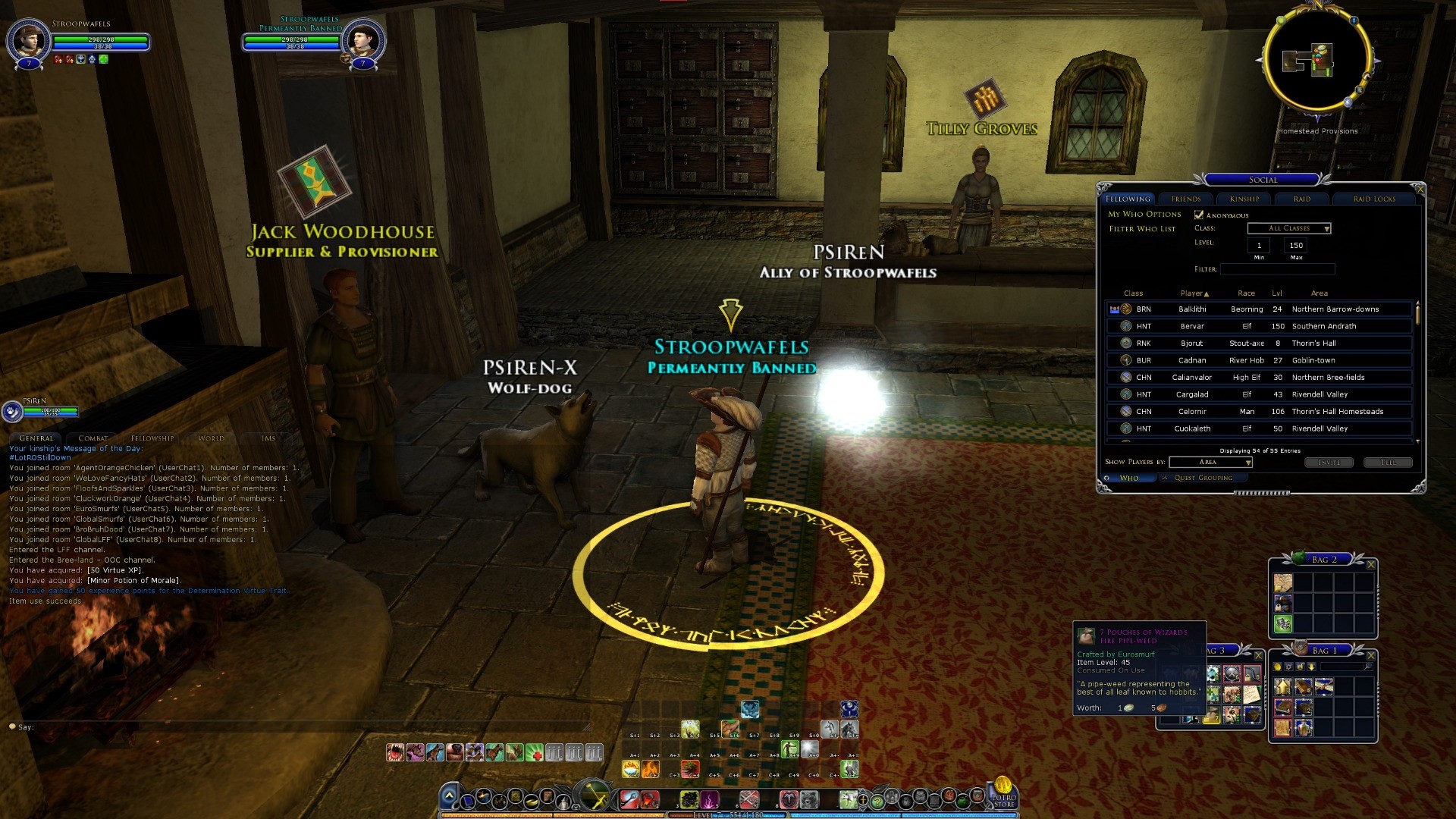Open the Kinship tab
Image resolution: width=1456 pixels, height=819 pixels.
[1244, 199]
